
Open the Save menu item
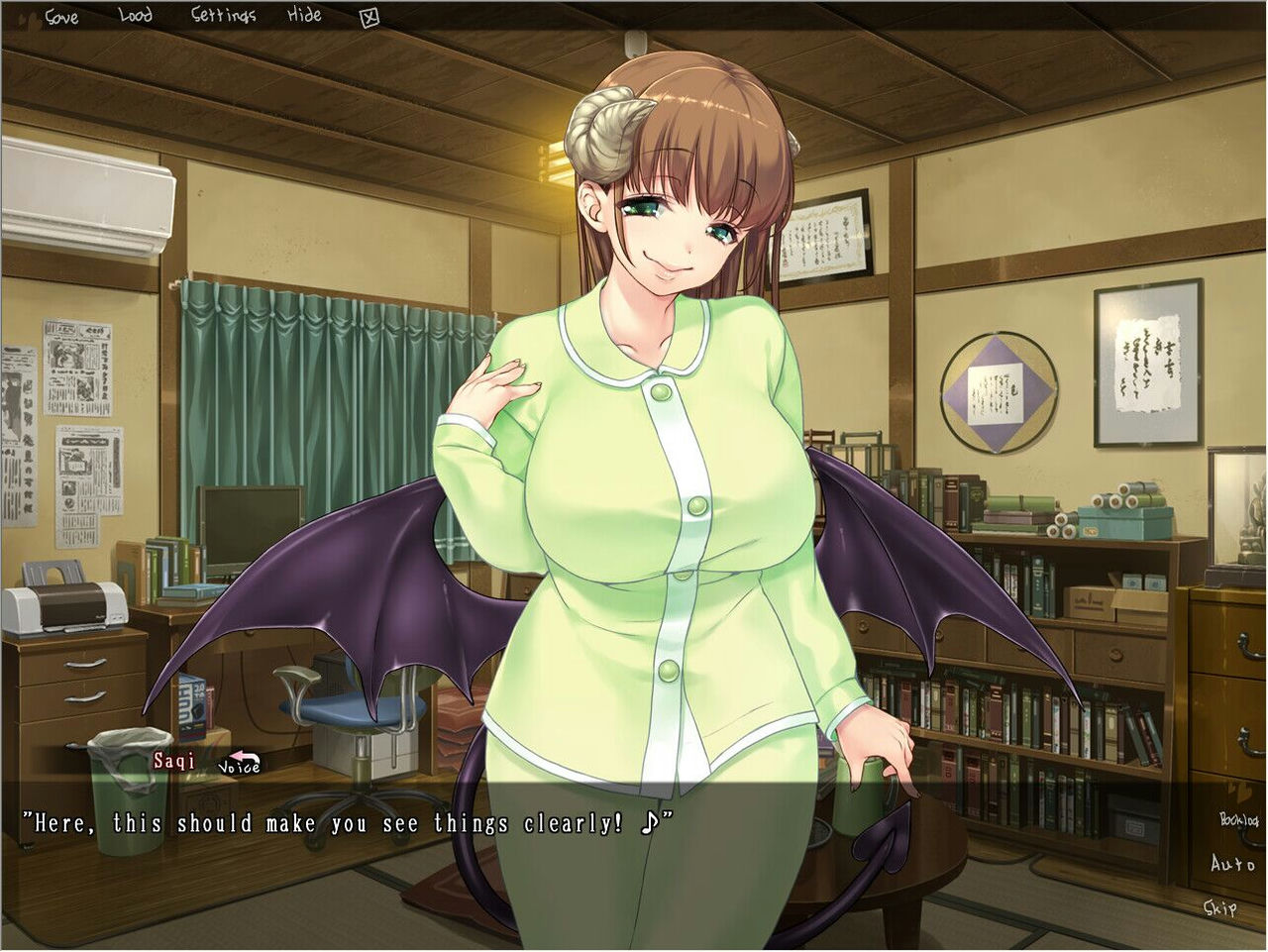coord(62,15)
